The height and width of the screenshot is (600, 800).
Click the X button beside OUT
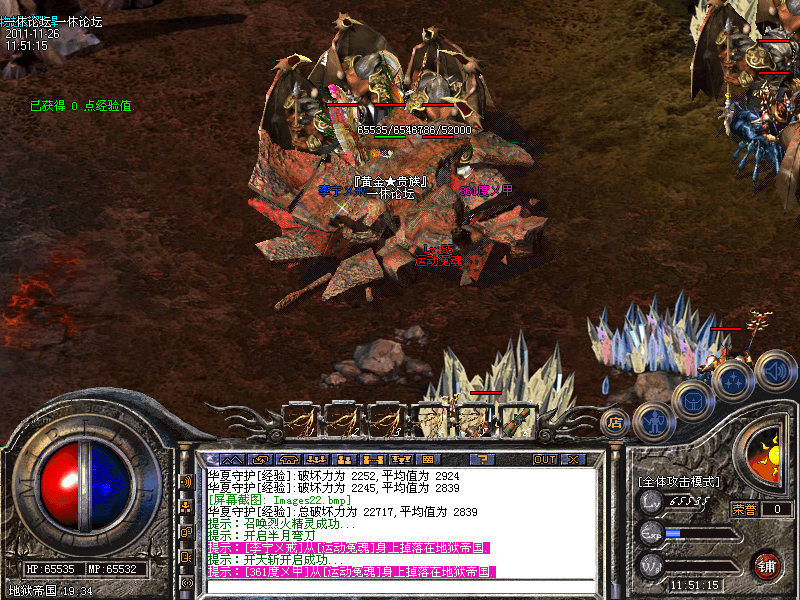(573, 459)
